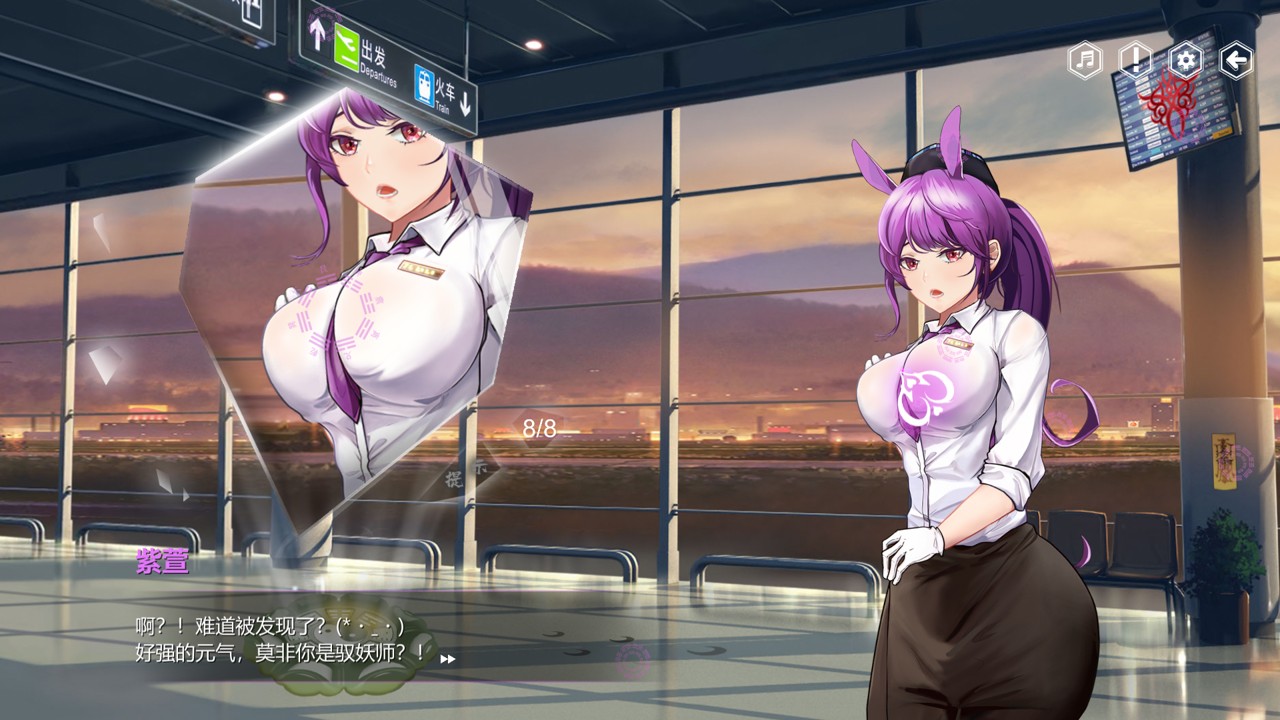Image resolution: width=1280 pixels, height=720 pixels.
Task: Advance dialogue with the double-arrow indicator
Action: [x=448, y=658]
